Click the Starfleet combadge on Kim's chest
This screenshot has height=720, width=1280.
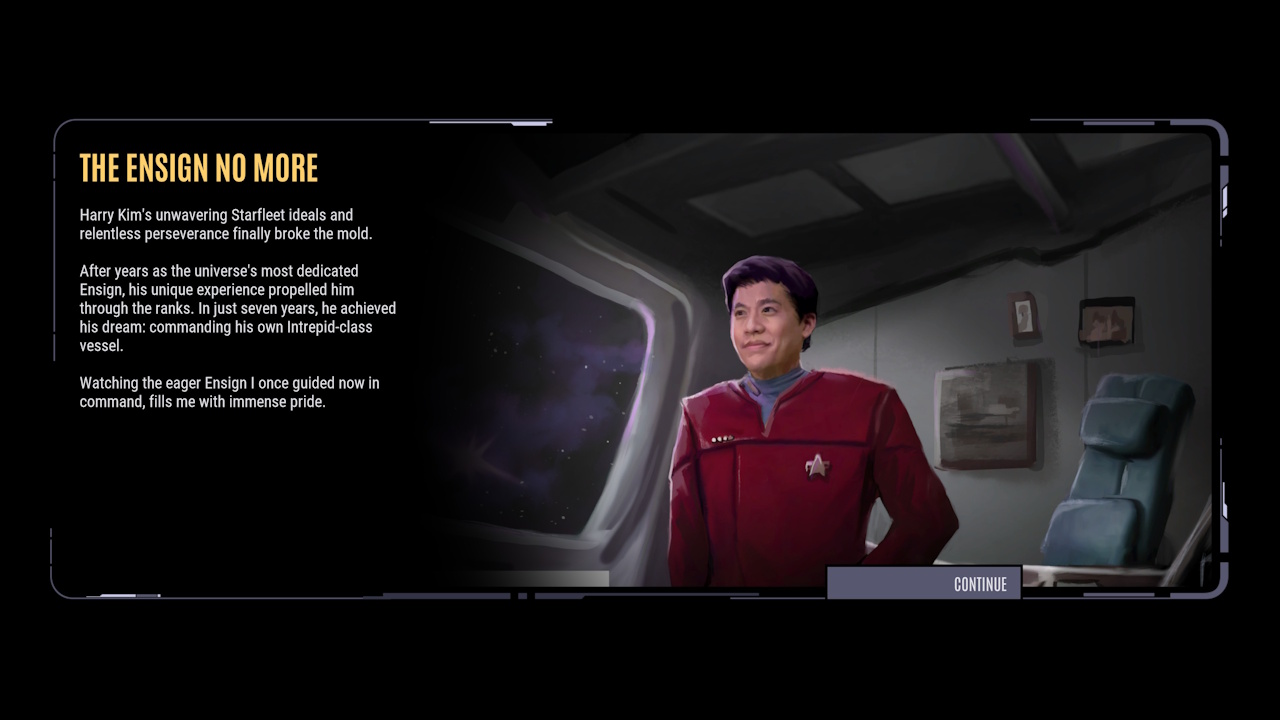(x=818, y=467)
